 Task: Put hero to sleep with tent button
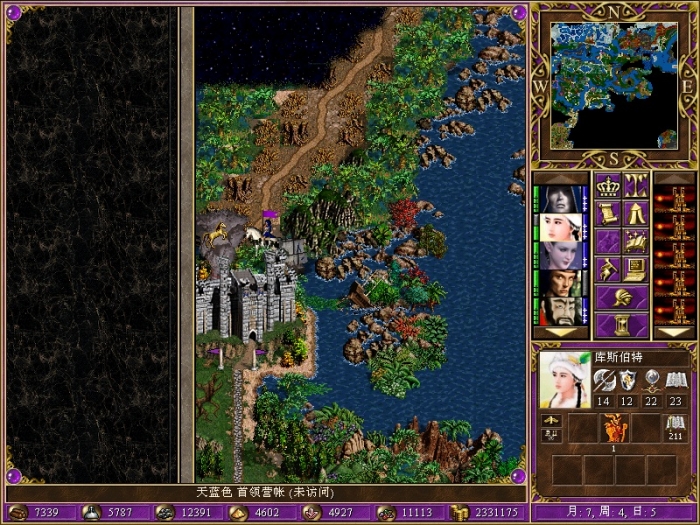coord(636,213)
